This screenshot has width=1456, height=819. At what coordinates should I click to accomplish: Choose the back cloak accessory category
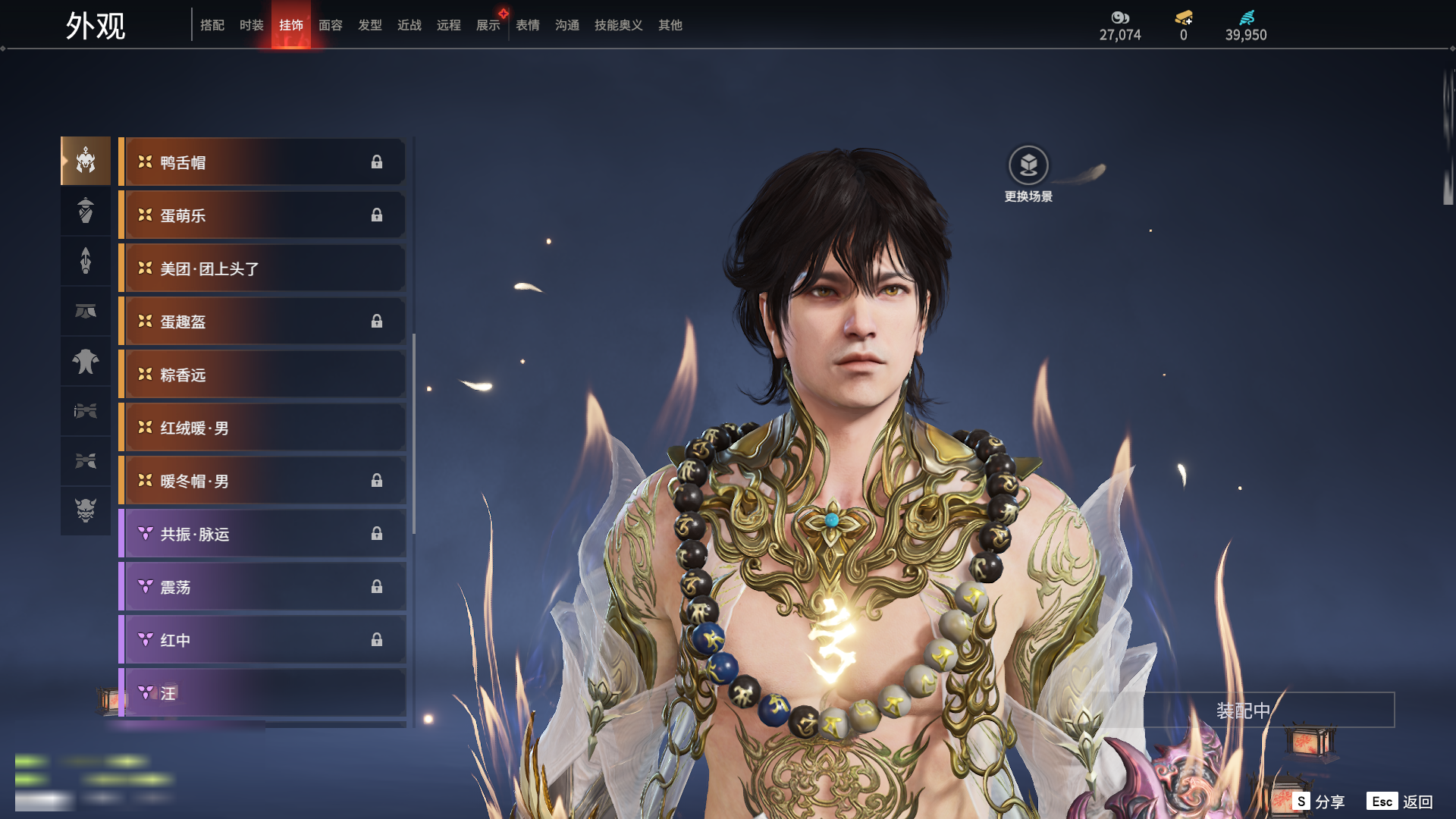[x=86, y=362]
